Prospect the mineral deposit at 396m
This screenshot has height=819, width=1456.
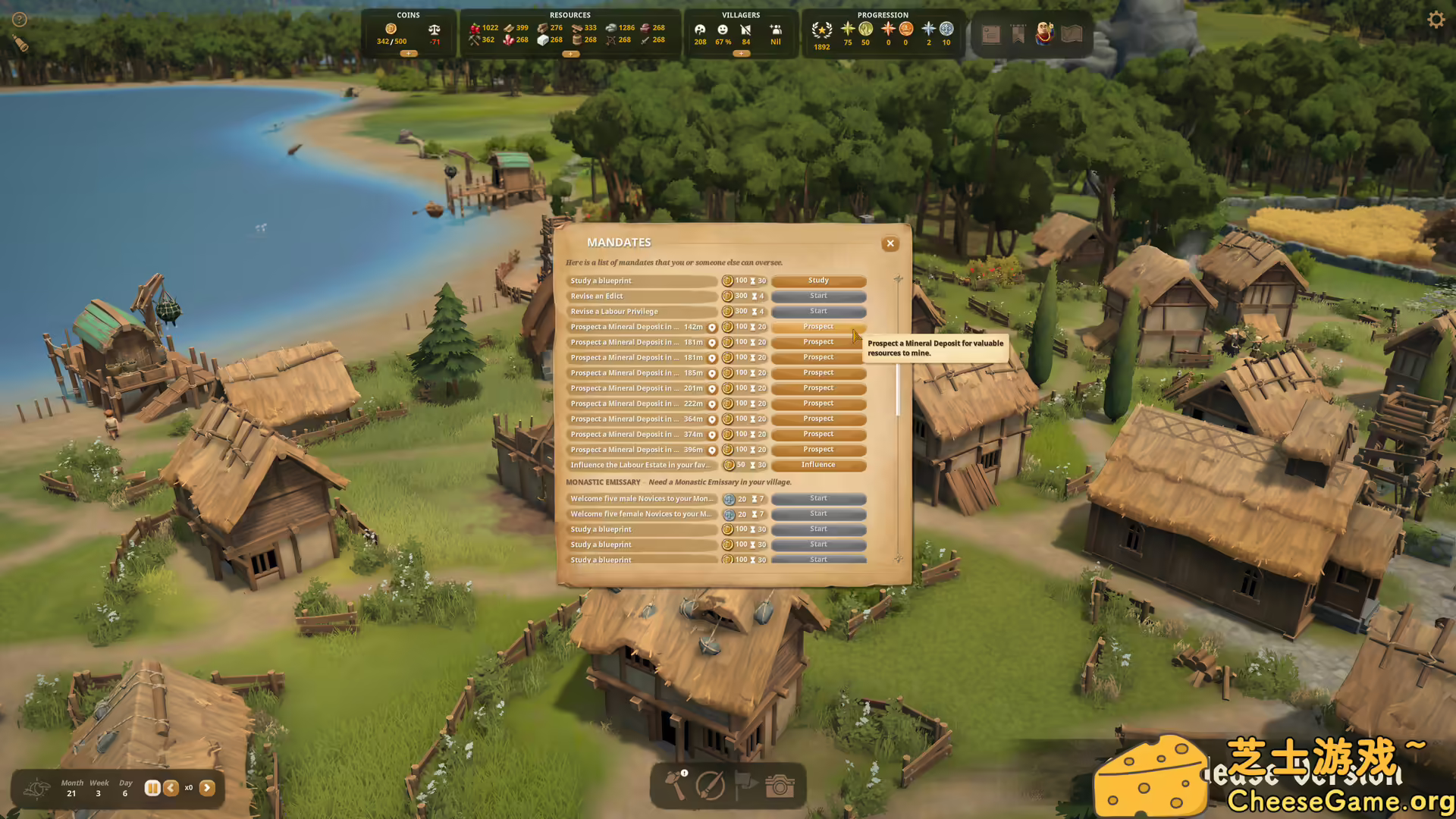818,450
